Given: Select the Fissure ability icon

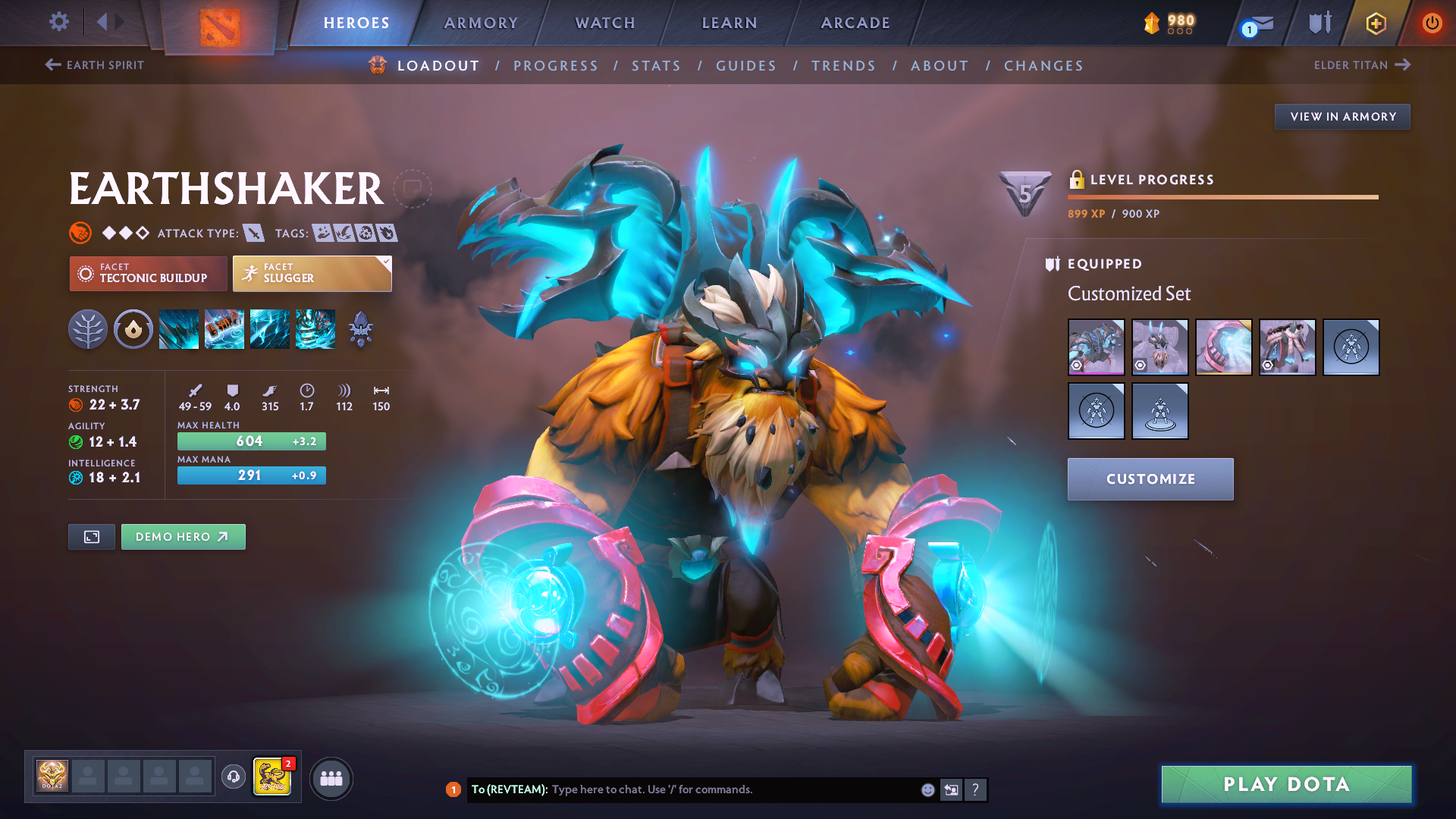Looking at the screenshot, I should (x=178, y=329).
